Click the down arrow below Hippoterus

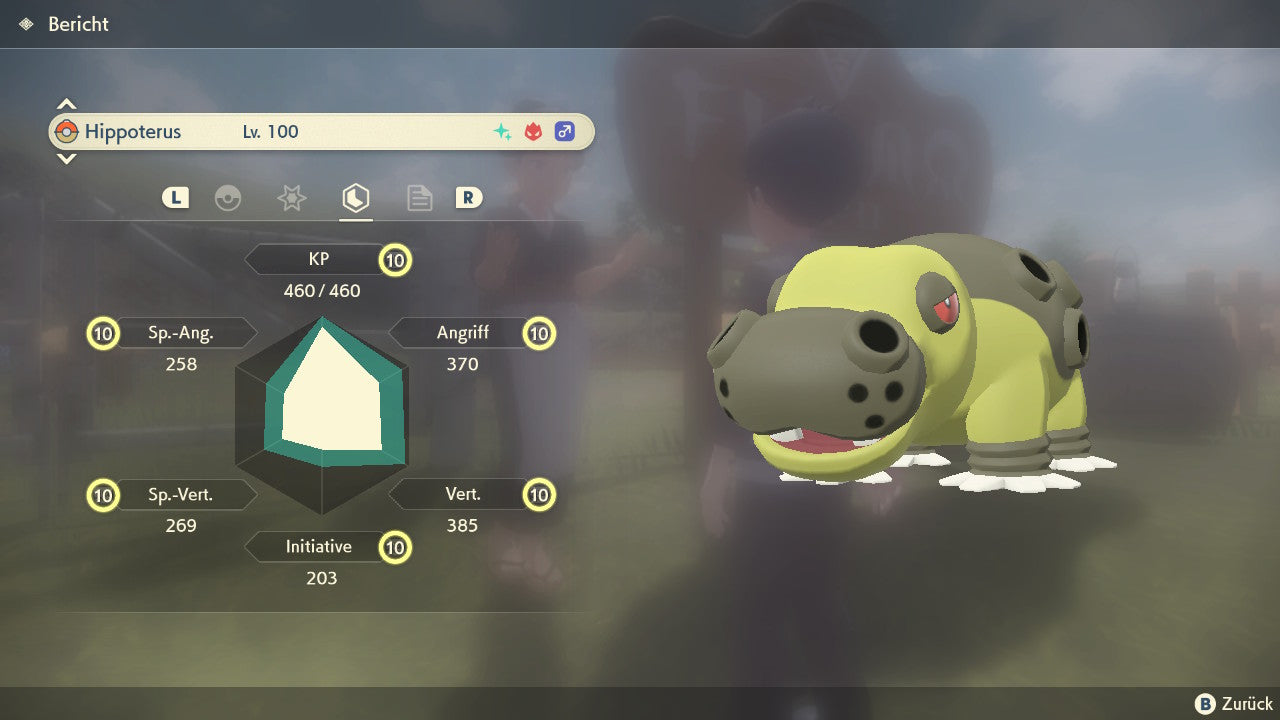click(x=66, y=158)
